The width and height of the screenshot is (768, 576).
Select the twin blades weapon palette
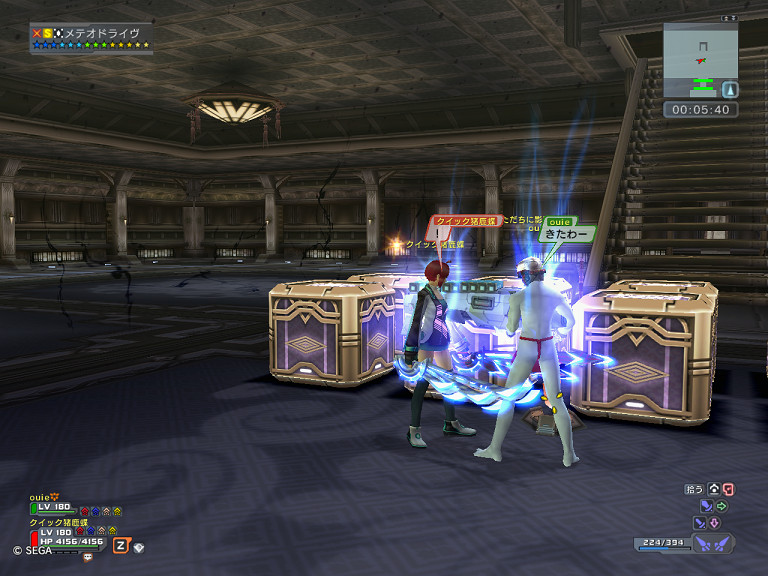(x=713, y=543)
